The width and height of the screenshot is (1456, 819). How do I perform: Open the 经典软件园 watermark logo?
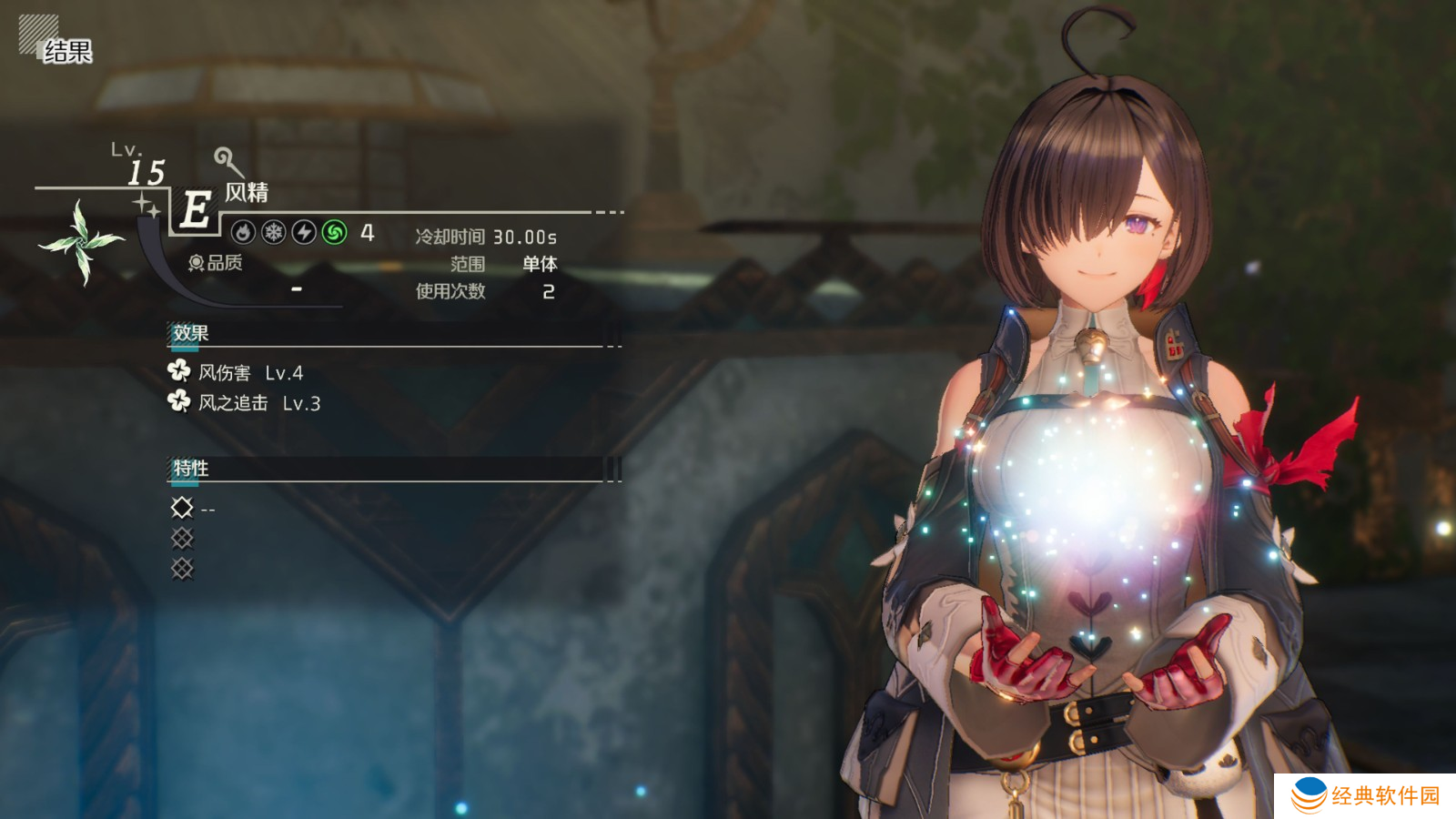click(x=1365, y=795)
